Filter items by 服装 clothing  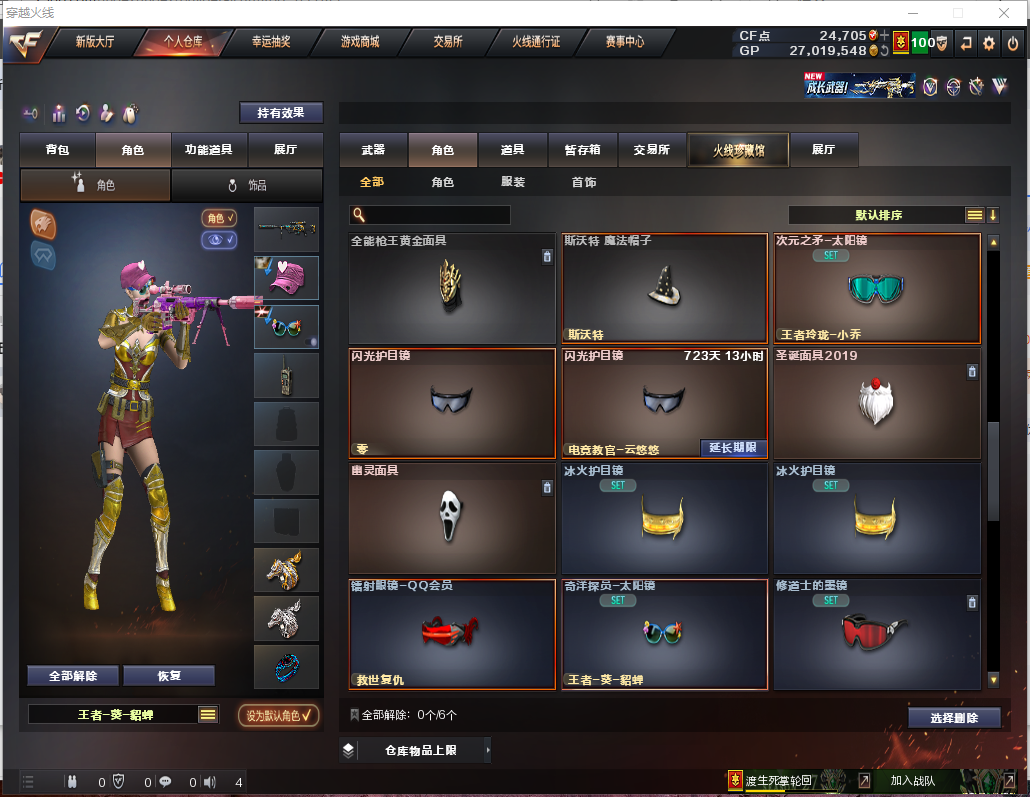click(x=513, y=183)
